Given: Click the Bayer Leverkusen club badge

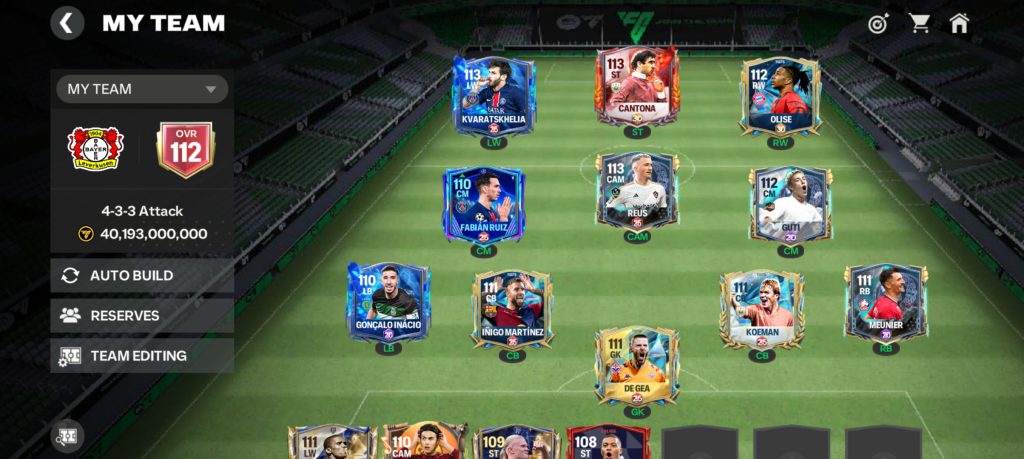Looking at the screenshot, I should click(x=95, y=149).
